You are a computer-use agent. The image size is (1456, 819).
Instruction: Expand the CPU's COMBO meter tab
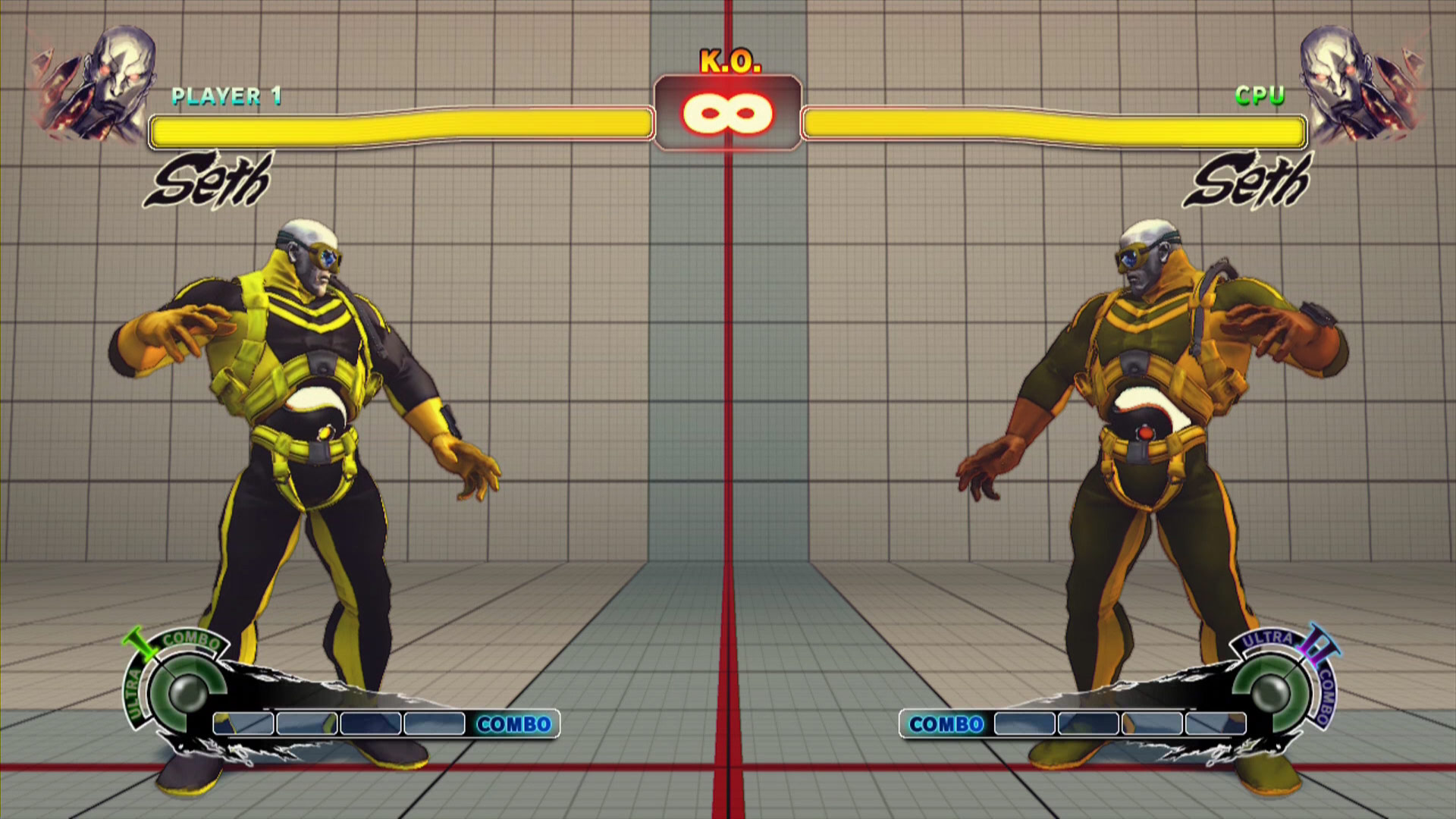click(x=946, y=724)
